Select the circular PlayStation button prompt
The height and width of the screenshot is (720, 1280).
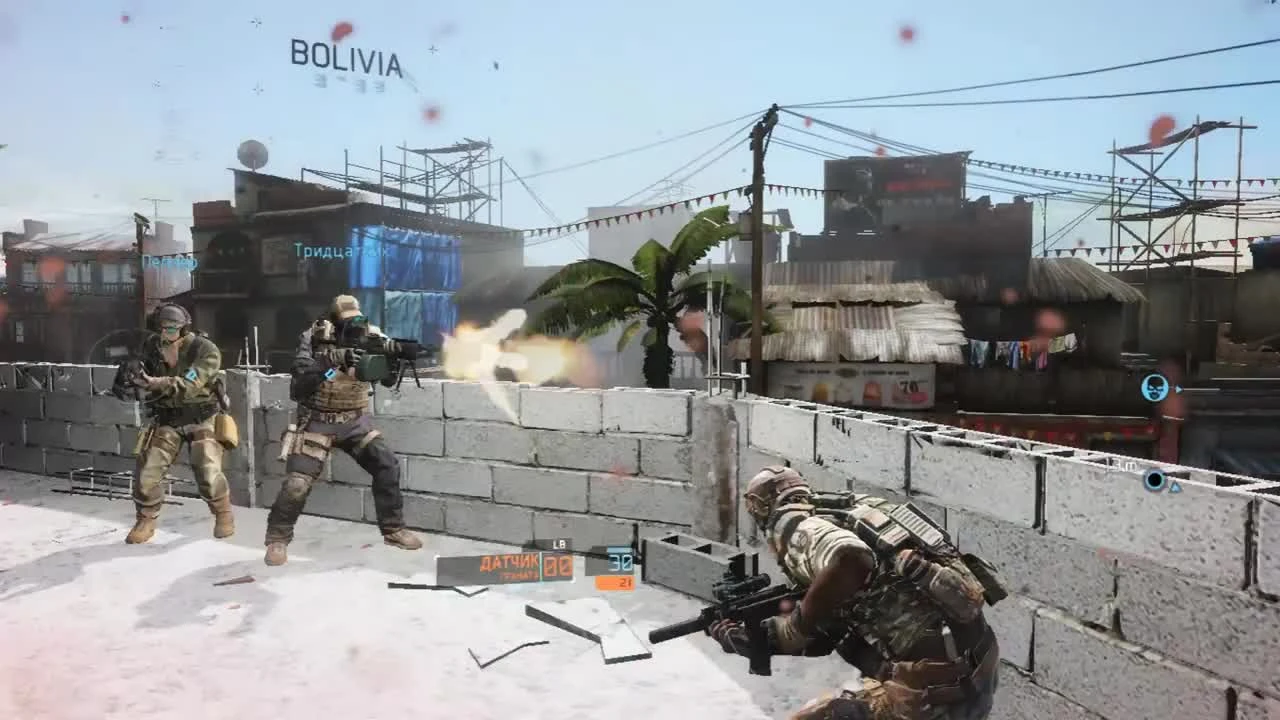pyautogui.click(x=1156, y=480)
